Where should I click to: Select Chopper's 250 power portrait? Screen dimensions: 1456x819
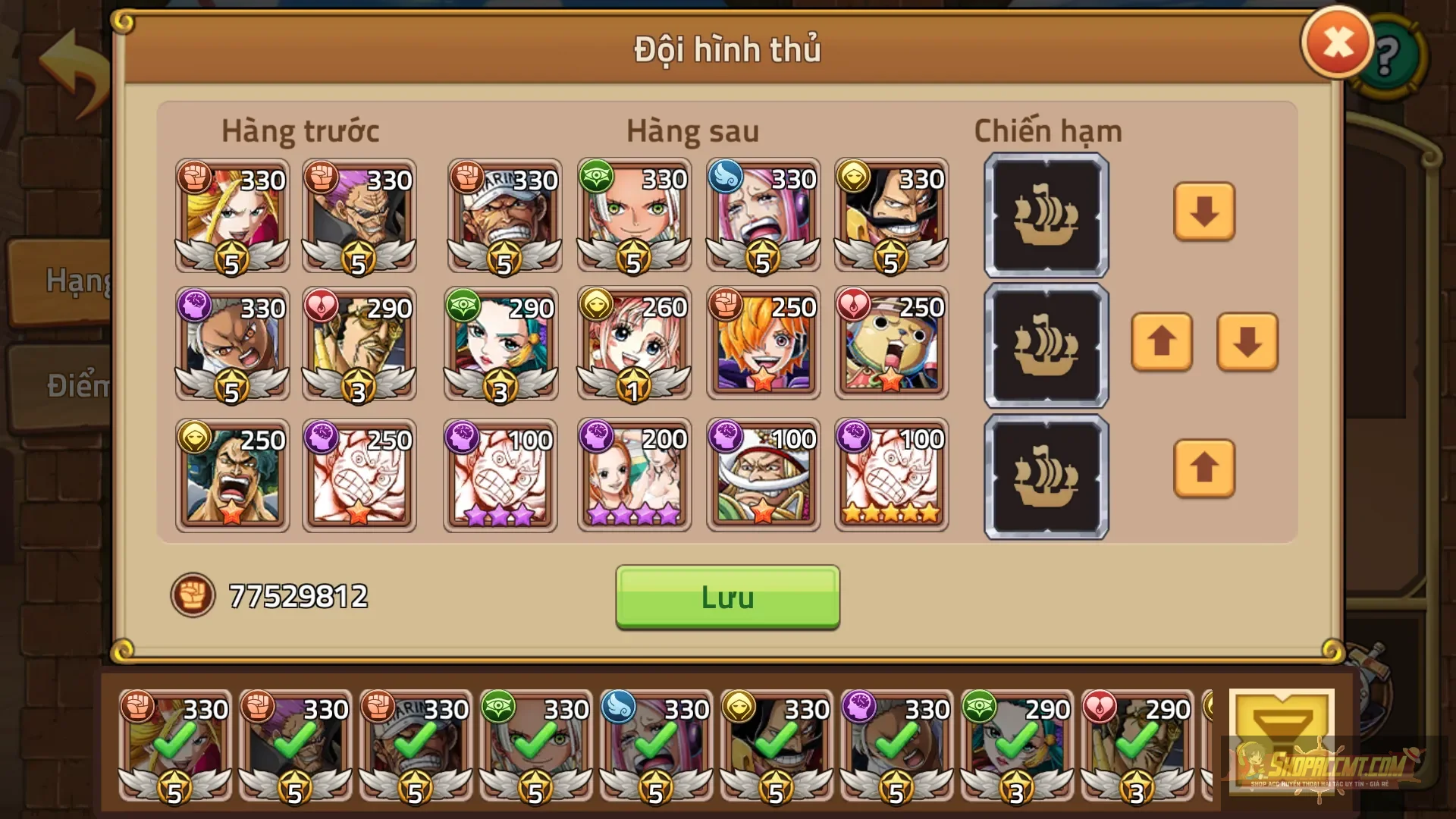[x=891, y=345]
